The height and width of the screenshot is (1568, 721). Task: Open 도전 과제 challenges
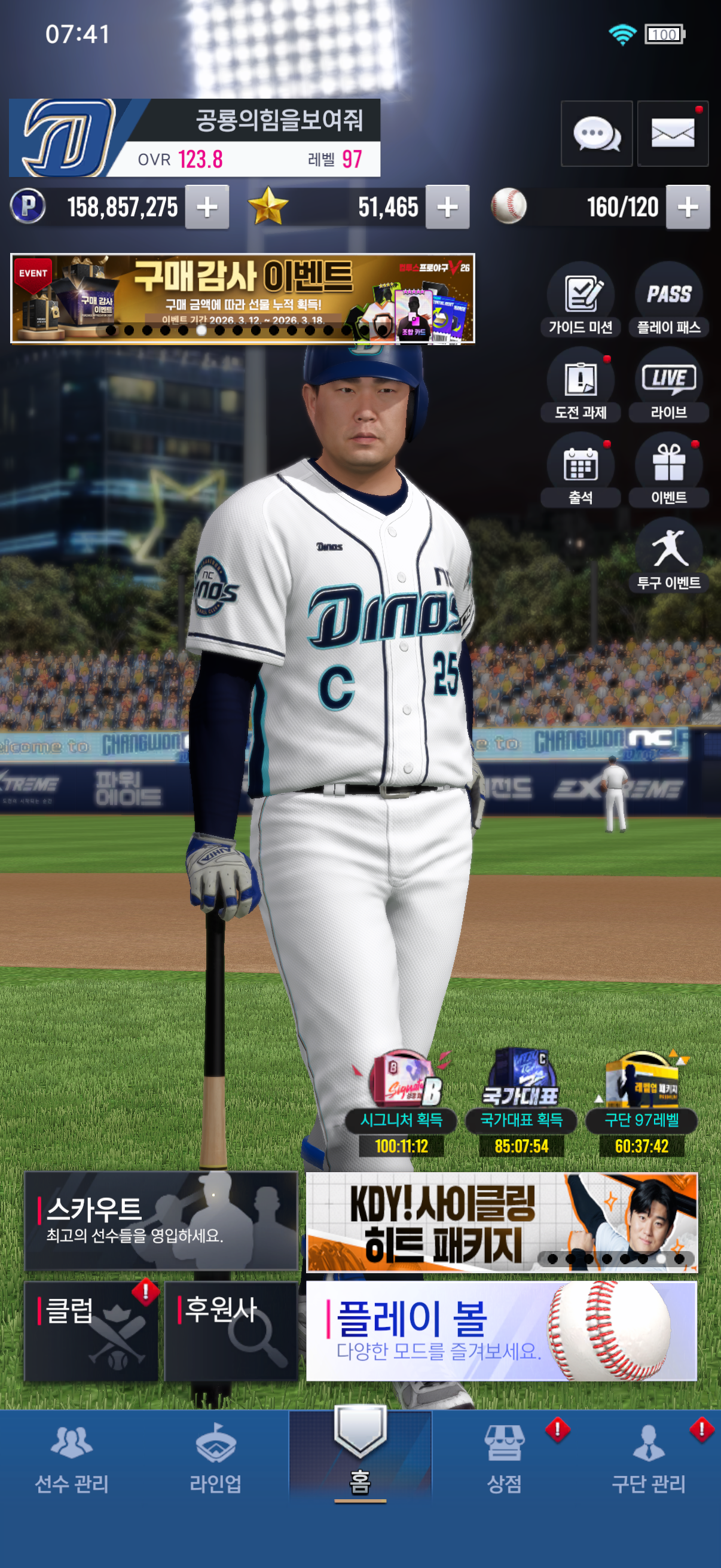pos(581,385)
